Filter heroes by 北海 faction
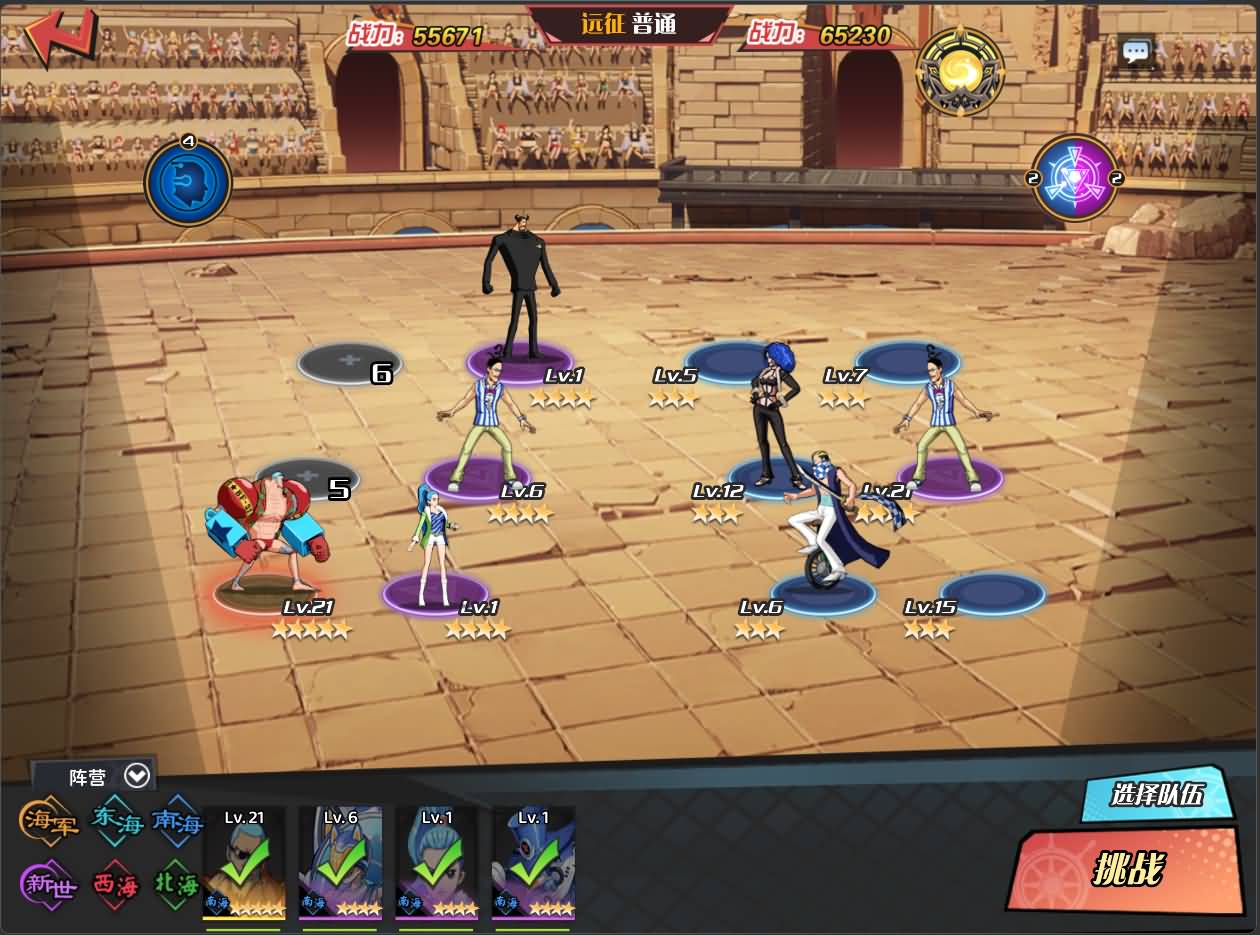The width and height of the screenshot is (1260, 935). [x=178, y=884]
